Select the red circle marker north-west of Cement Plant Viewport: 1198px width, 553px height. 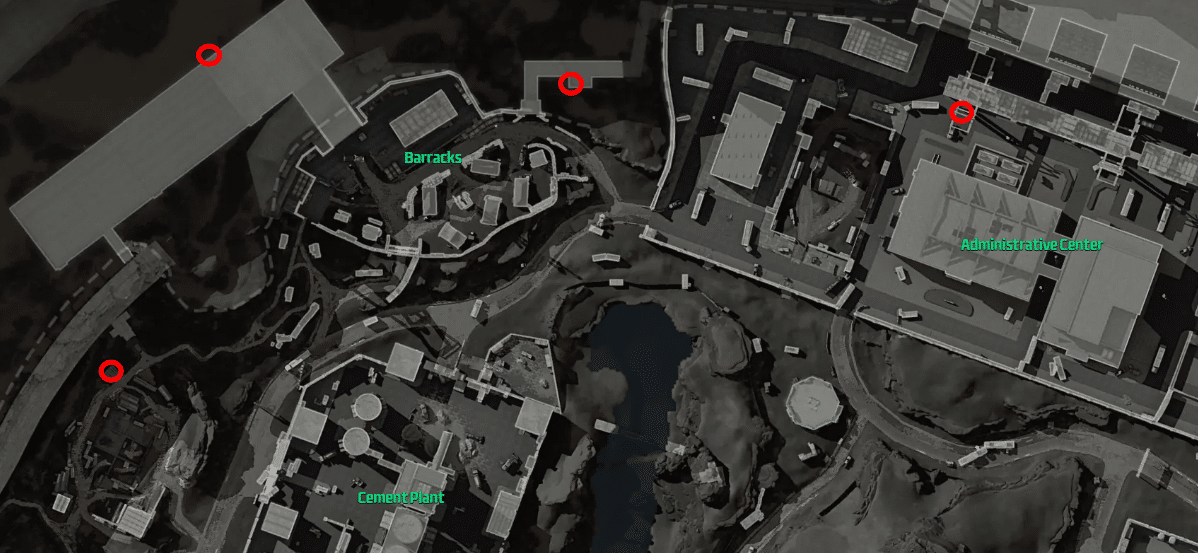click(111, 371)
